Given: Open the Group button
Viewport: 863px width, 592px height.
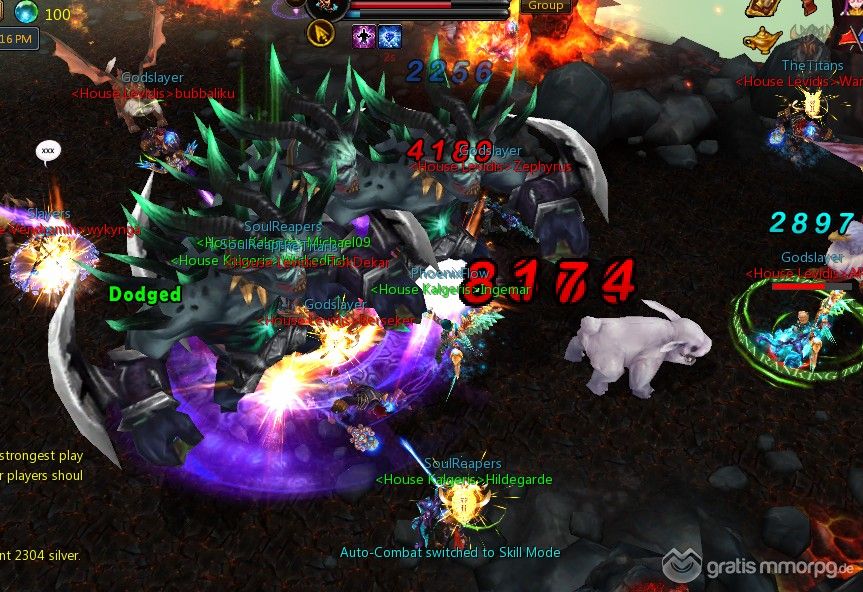Looking at the screenshot, I should pyautogui.click(x=545, y=5).
